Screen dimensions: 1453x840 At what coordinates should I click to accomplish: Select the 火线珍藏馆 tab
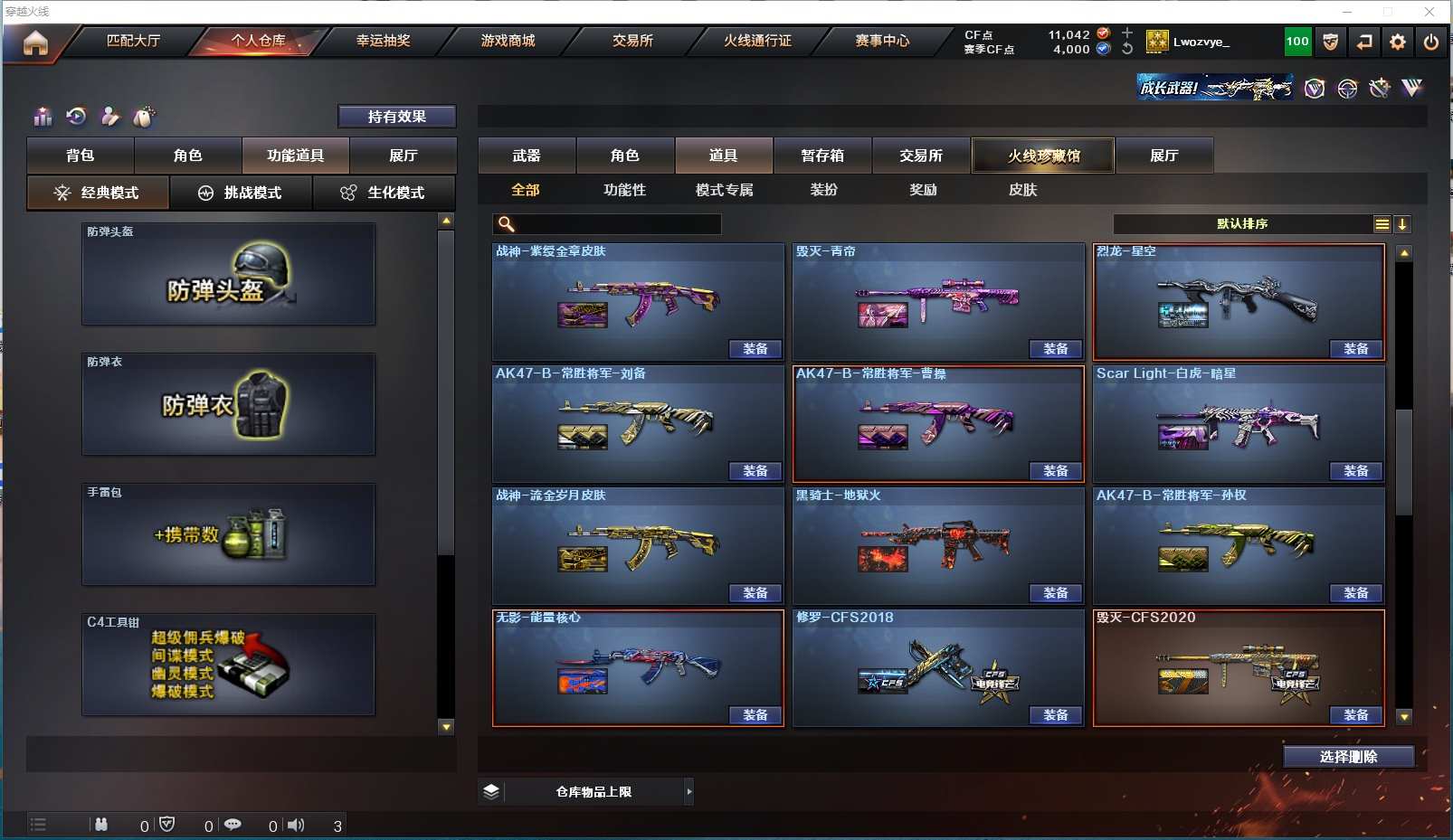pyautogui.click(x=1043, y=156)
